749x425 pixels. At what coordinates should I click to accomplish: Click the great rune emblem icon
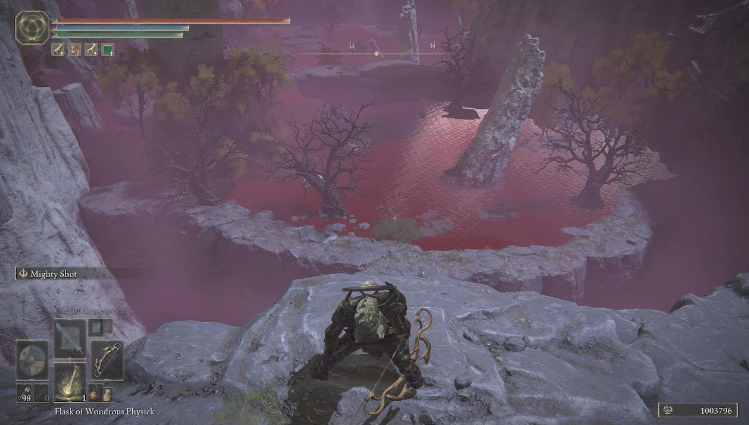[x=32, y=26]
